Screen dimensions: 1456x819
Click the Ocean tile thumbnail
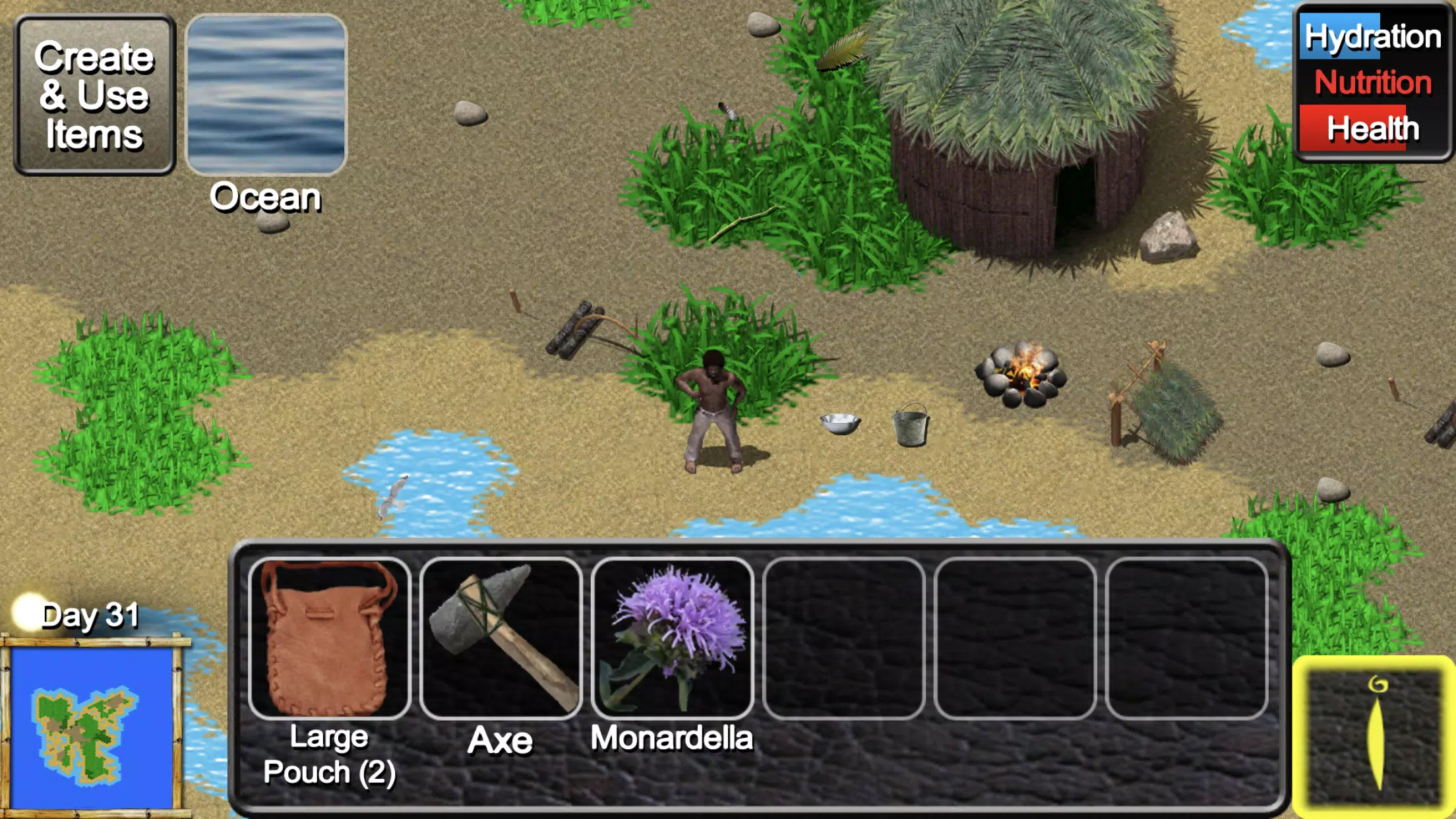[265, 92]
